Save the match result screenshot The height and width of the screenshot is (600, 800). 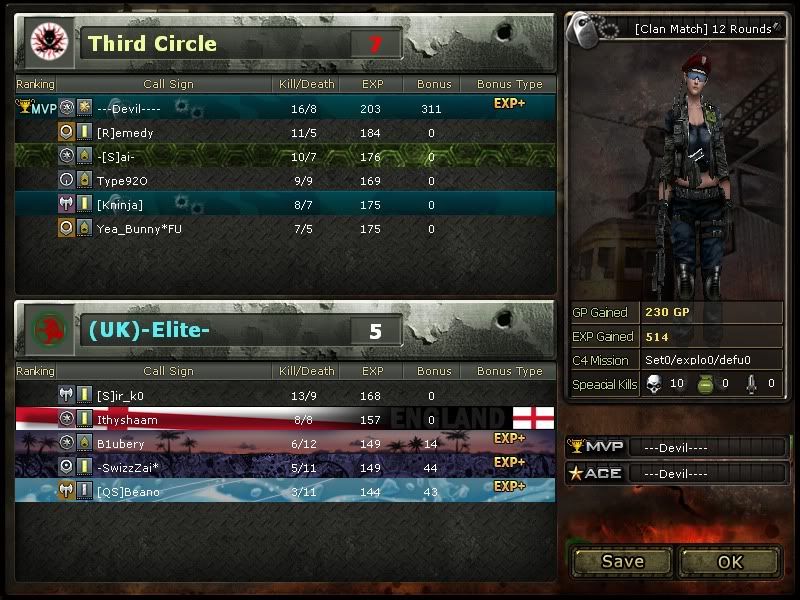click(622, 561)
